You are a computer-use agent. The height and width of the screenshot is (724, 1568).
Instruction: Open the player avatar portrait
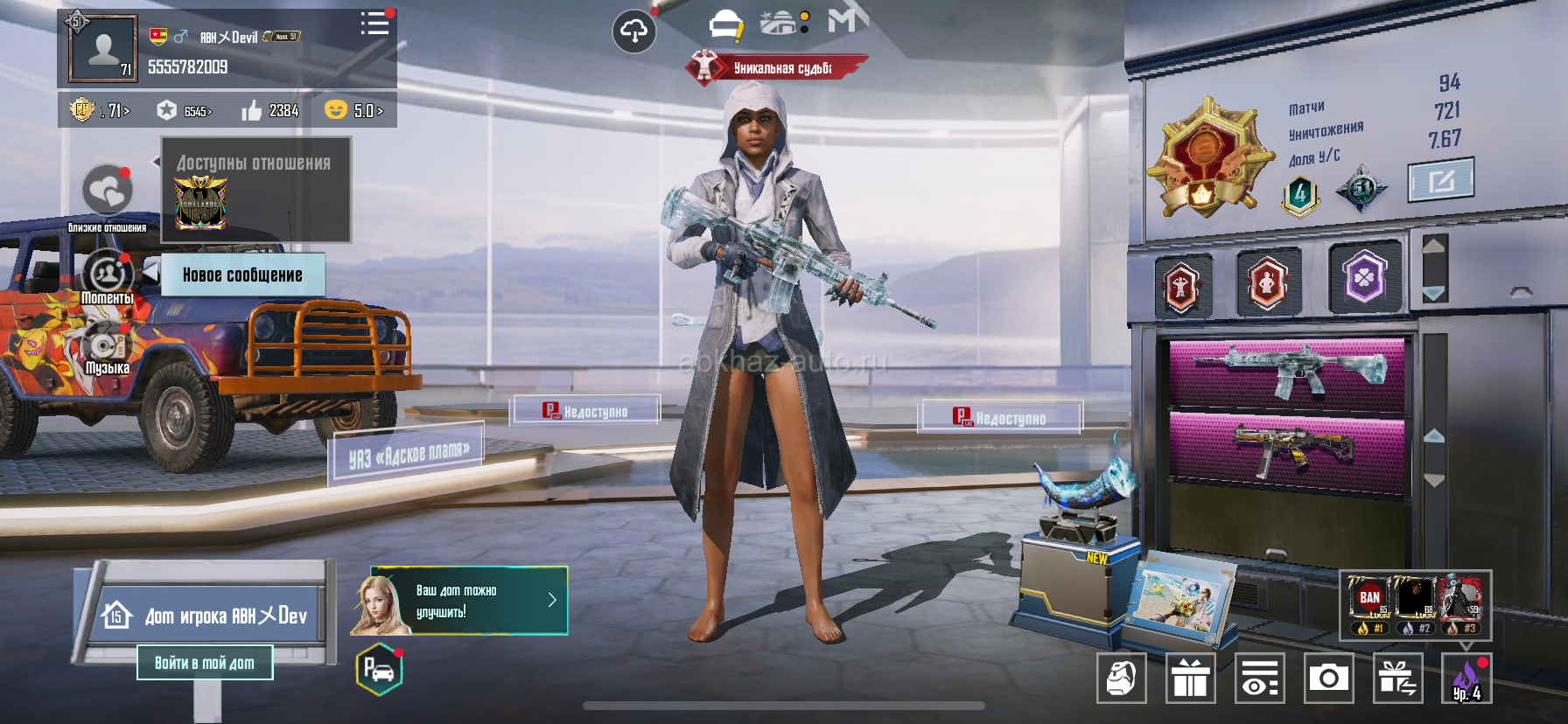pos(103,49)
